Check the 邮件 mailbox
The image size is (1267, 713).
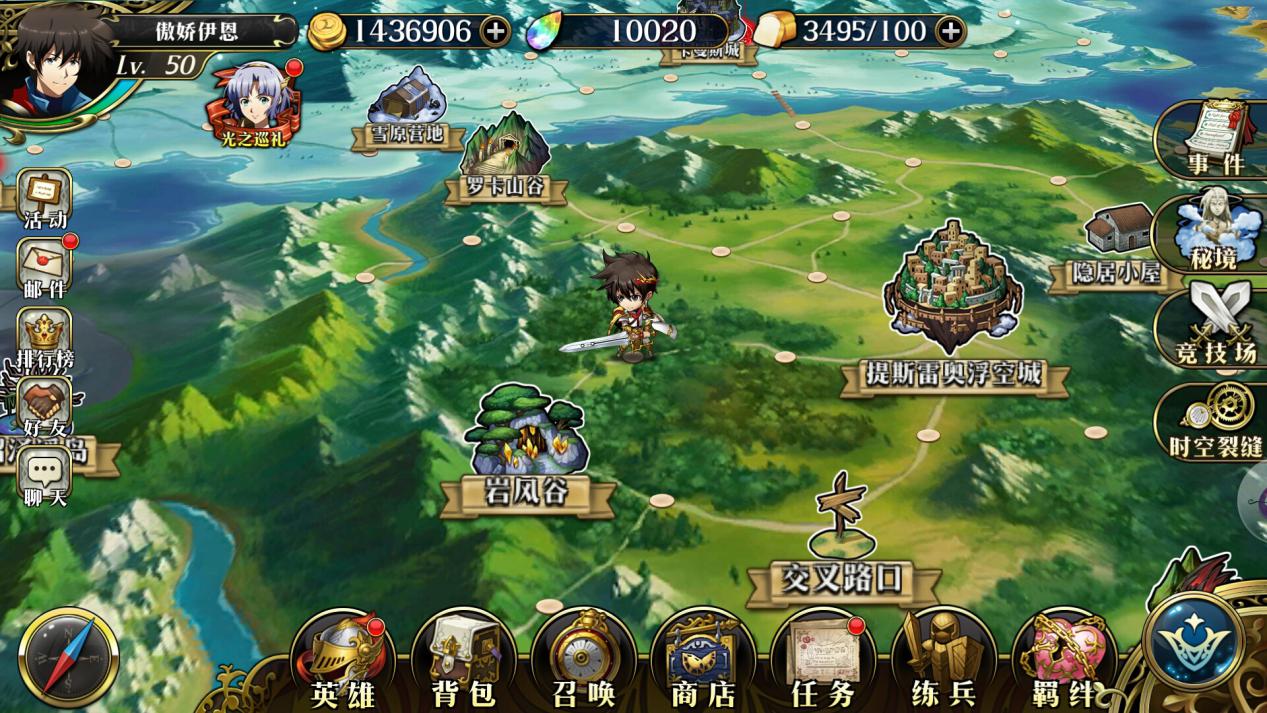coord(45,268)
